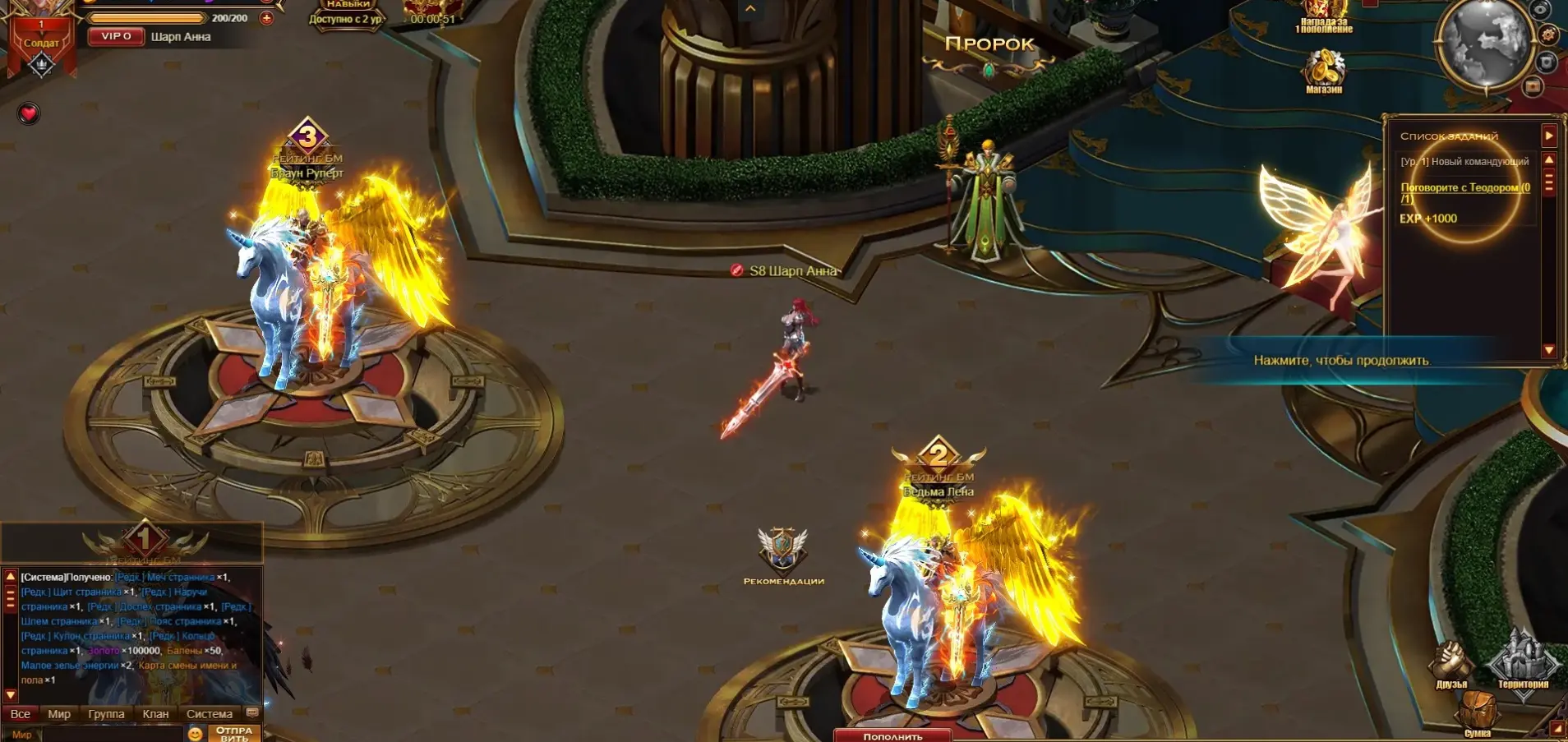Screen dimensions: 1568x742
Task: Open the Сумка bag inventory
Action: tap(1478, 712)
